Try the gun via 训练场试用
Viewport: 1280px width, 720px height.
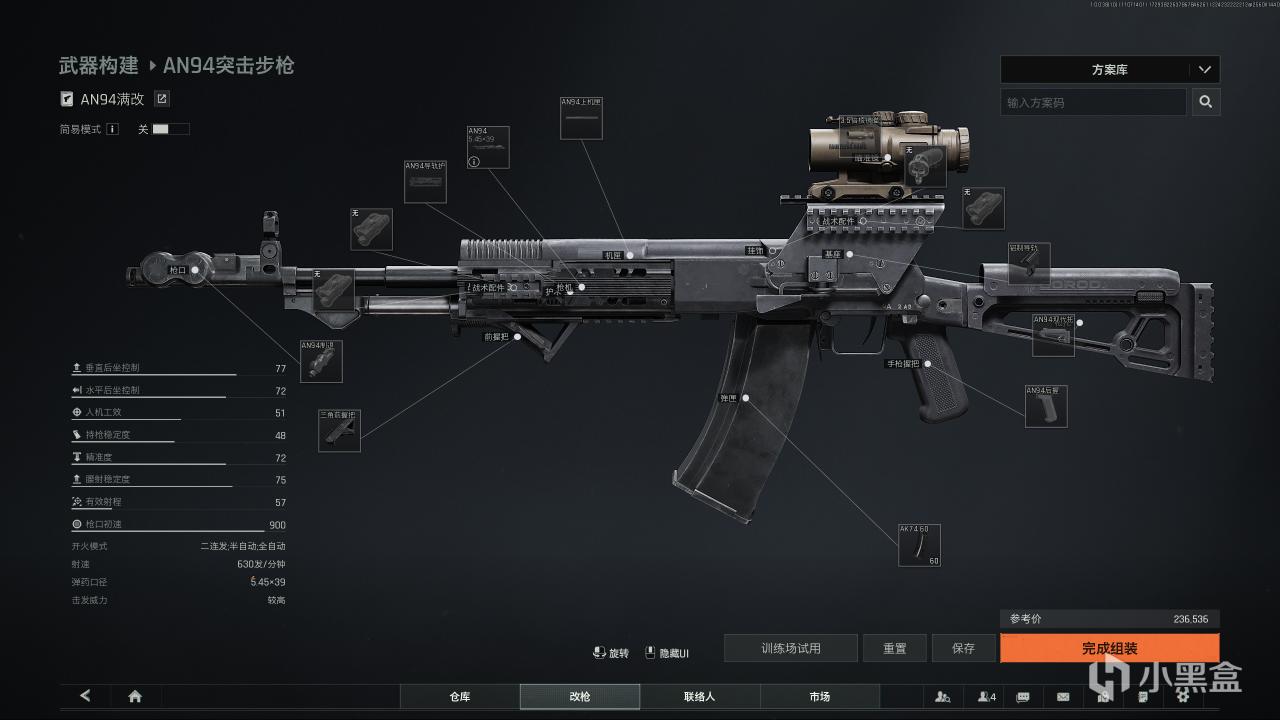tap(790, 648)
